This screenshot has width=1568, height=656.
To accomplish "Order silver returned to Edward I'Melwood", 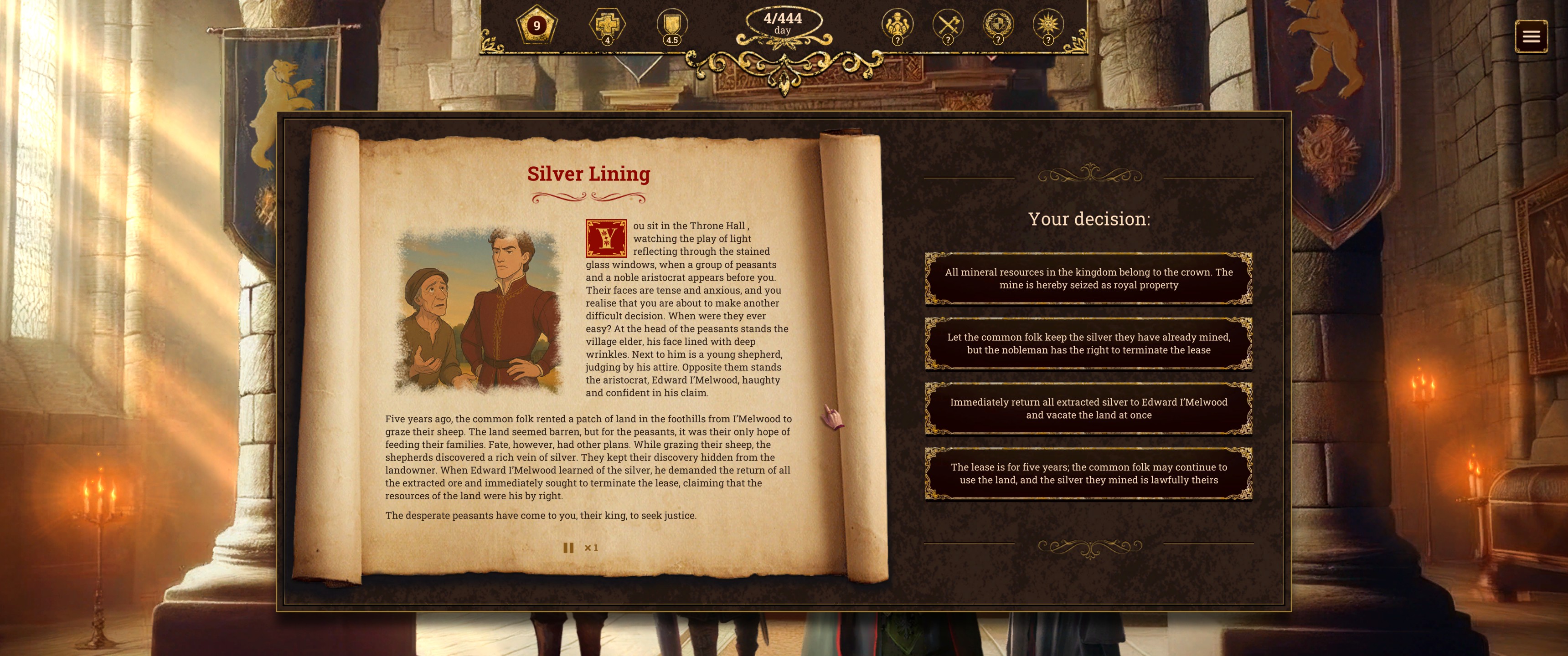I will 1088,408.
